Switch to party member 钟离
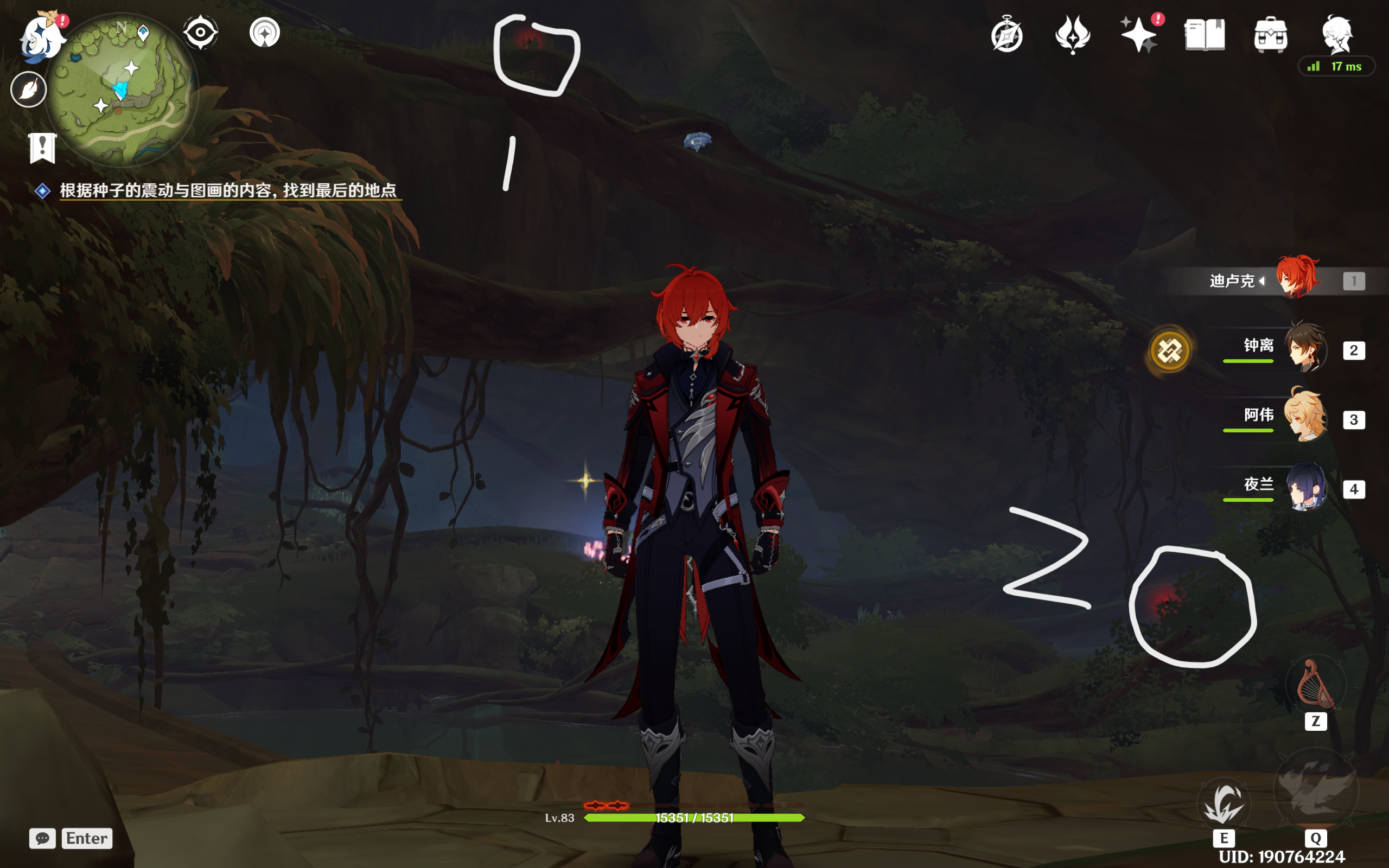 tap(1304, 349)
